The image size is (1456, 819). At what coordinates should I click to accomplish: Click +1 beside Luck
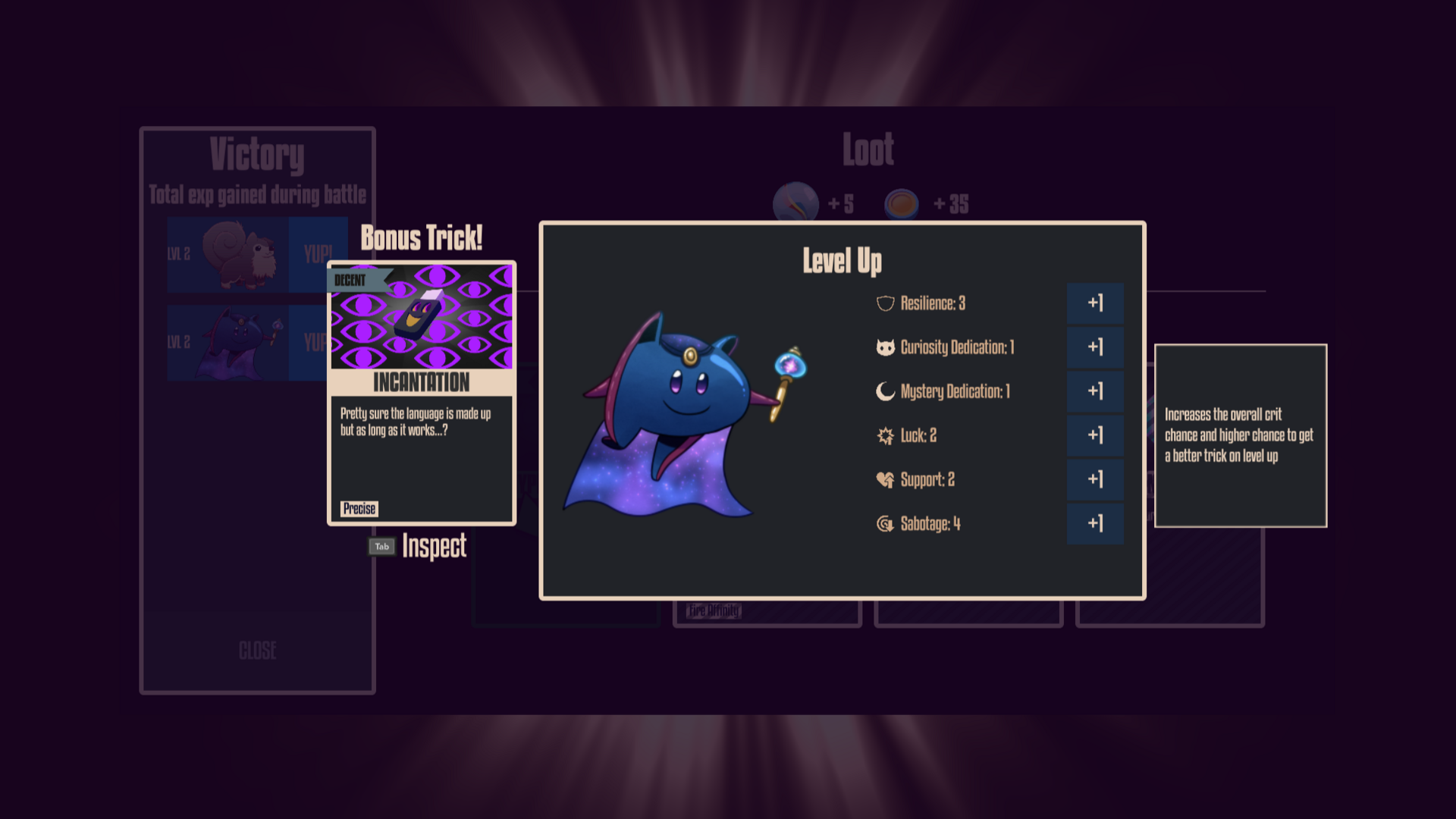pos(1095,435)
